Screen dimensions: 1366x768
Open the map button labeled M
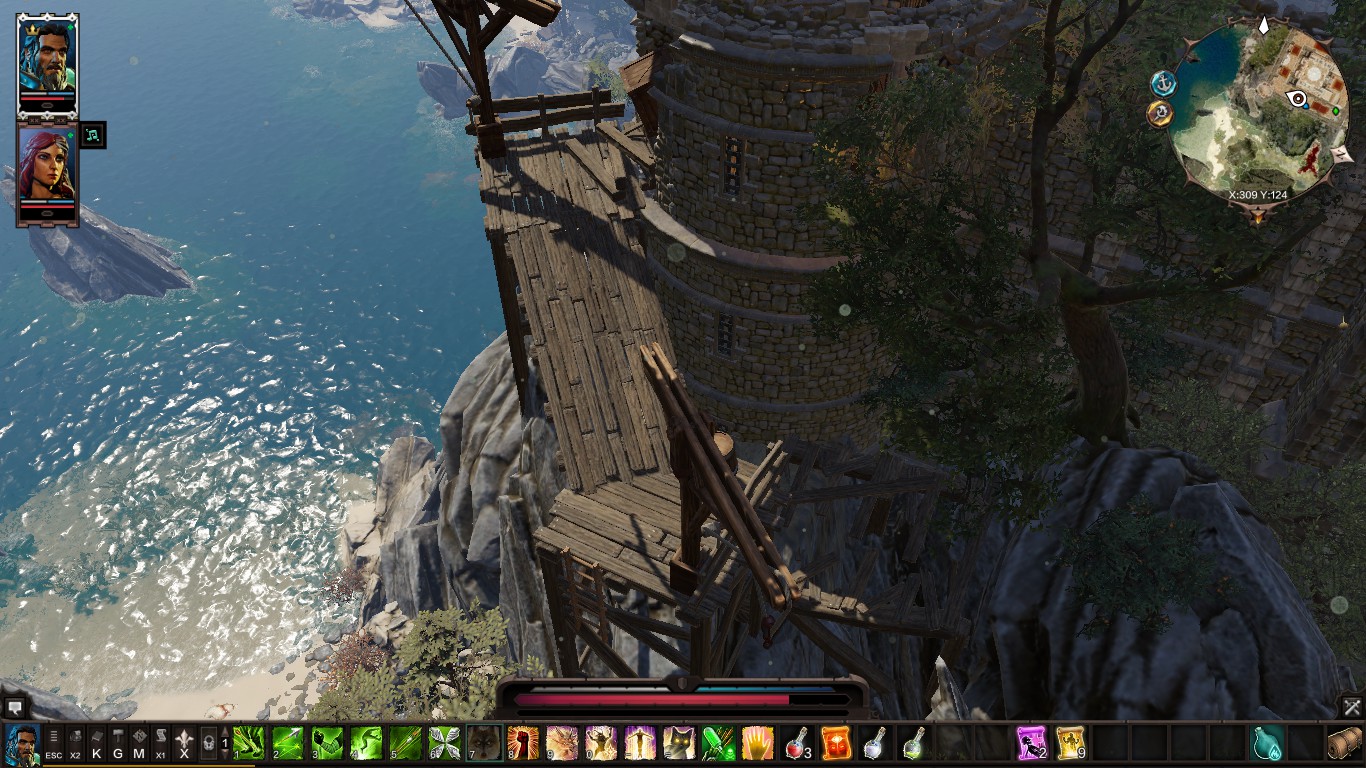coord(139,744)
